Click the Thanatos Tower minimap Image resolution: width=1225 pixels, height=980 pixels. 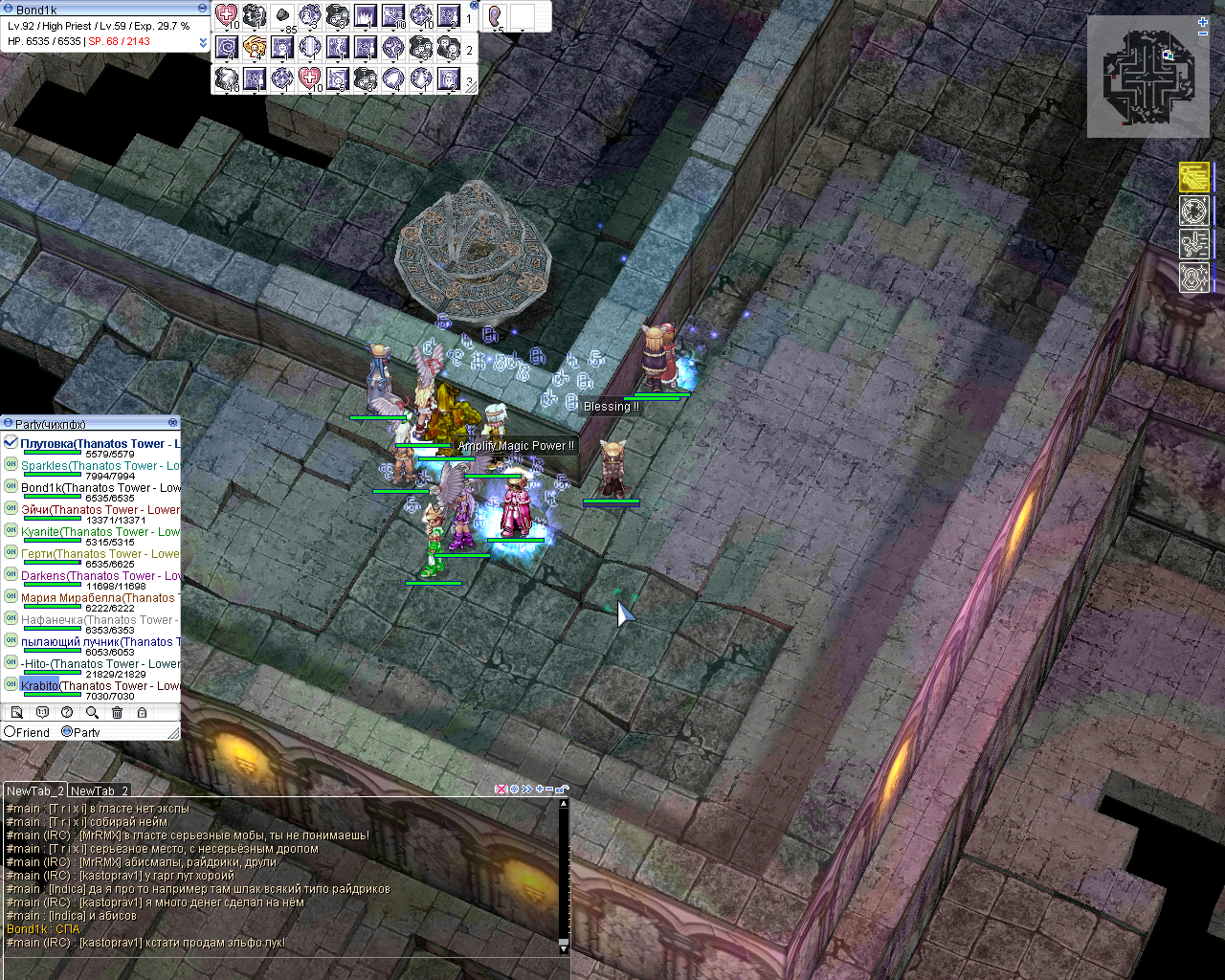click(1147, 78)
